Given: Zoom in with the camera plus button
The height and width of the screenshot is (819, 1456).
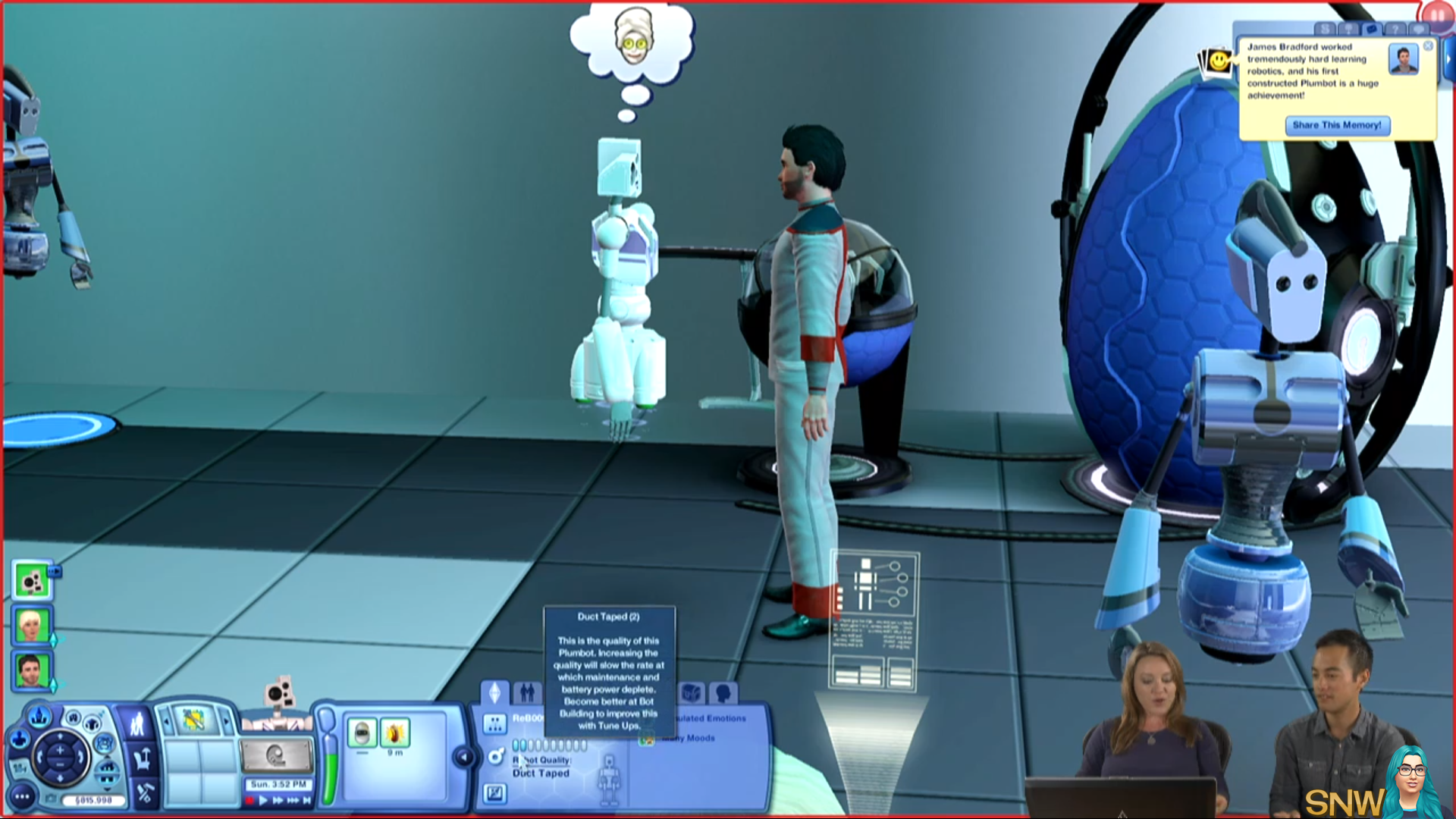Looking at the screenshot, I should coord(60,749).
